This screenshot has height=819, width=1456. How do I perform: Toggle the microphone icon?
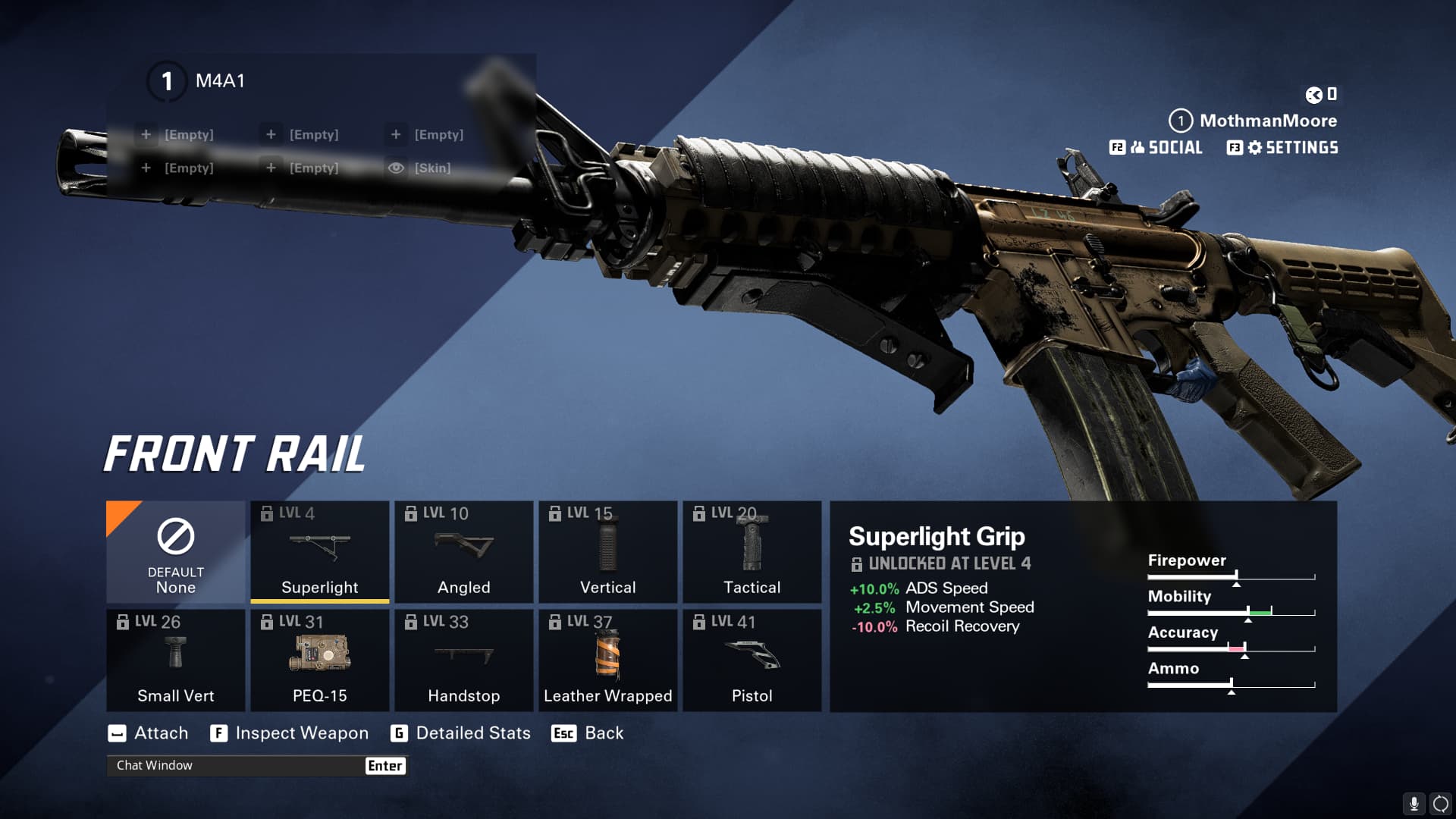1414,803
